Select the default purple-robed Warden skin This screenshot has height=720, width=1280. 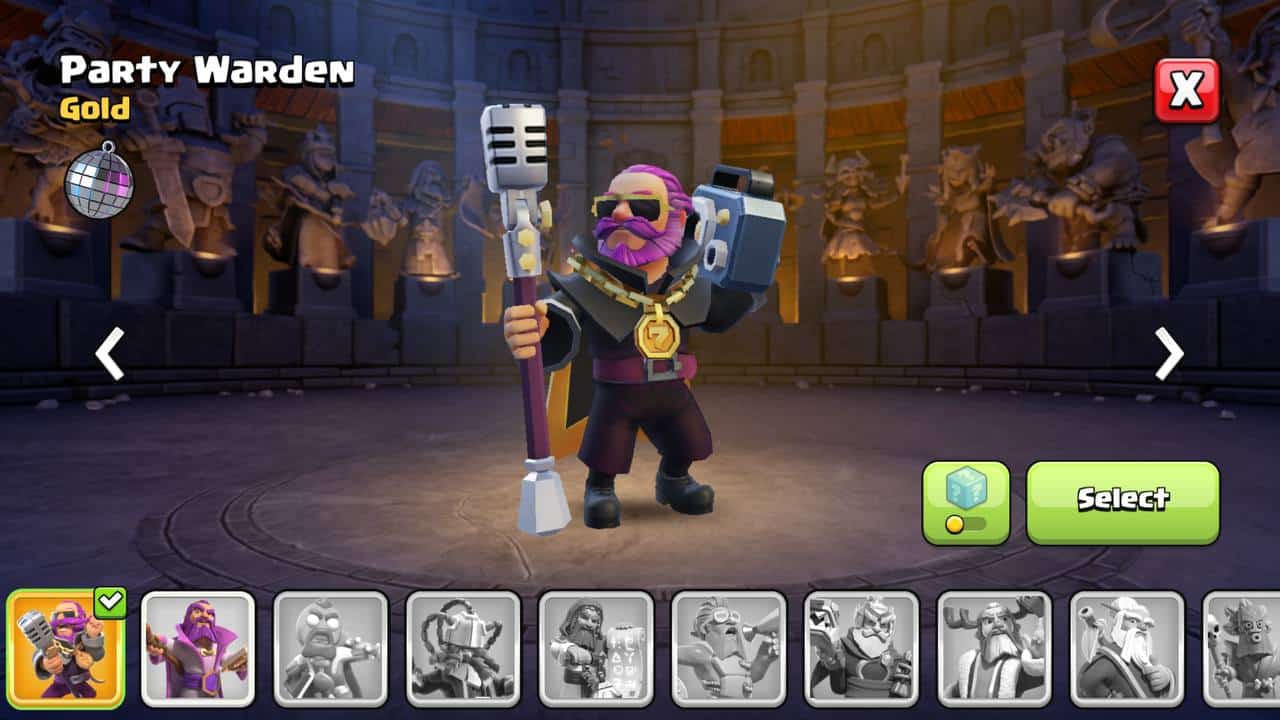point(198,648)
